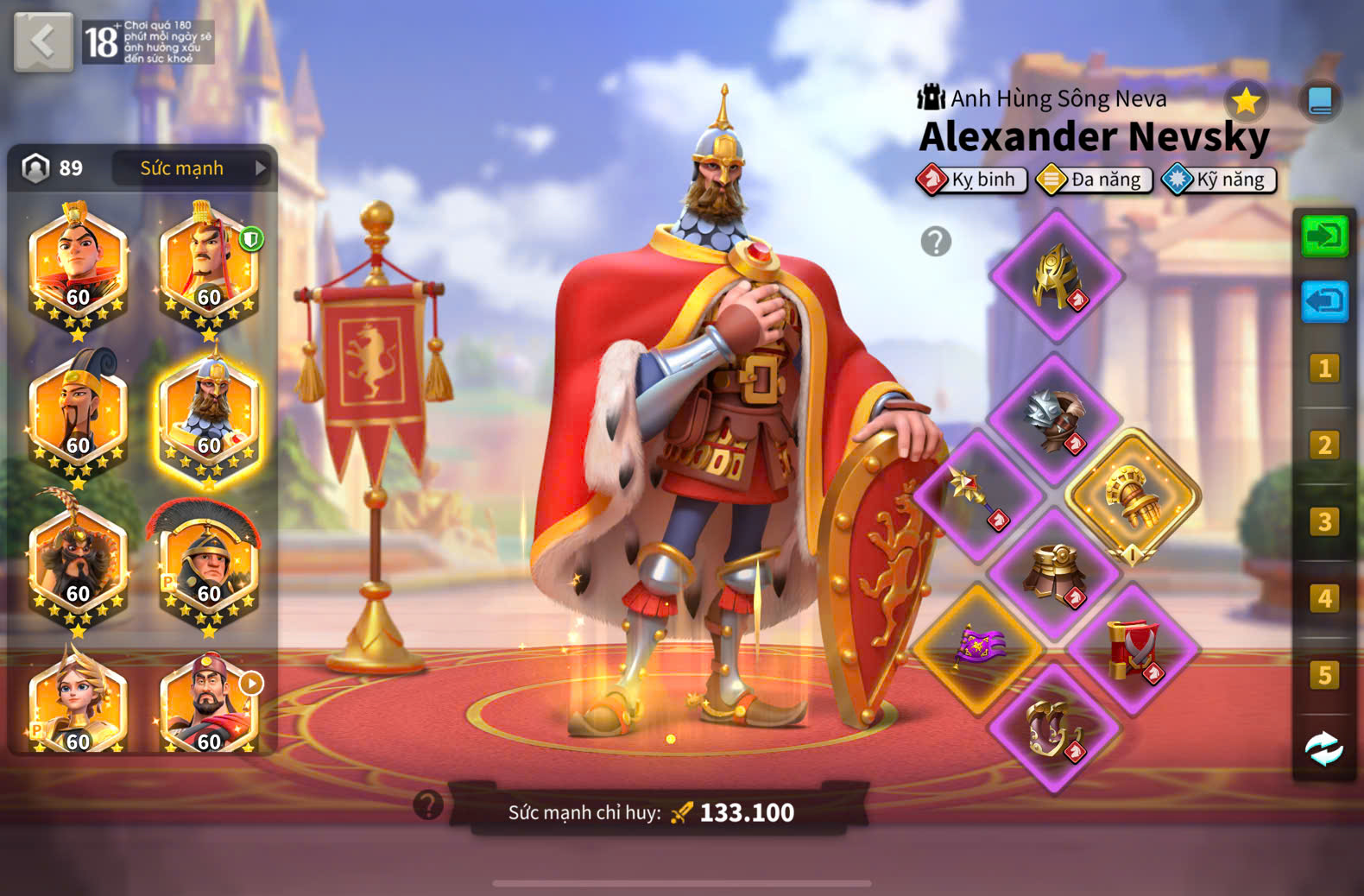Click the help question mark near equipment

tap(936, 242)
